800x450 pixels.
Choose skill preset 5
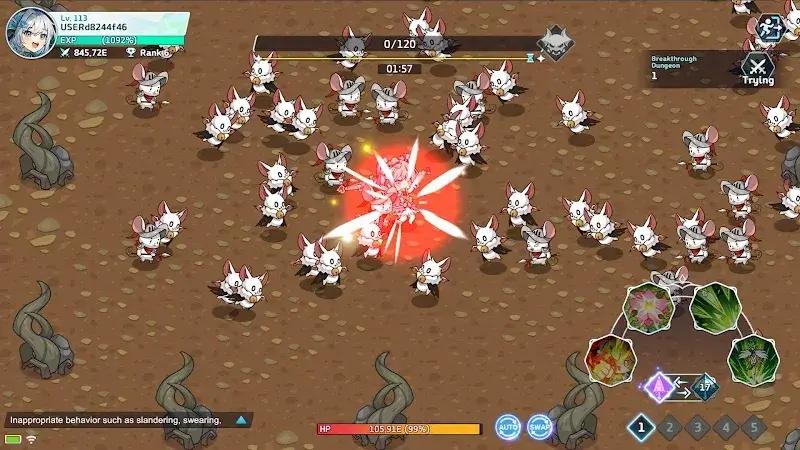tap(752, 427)
